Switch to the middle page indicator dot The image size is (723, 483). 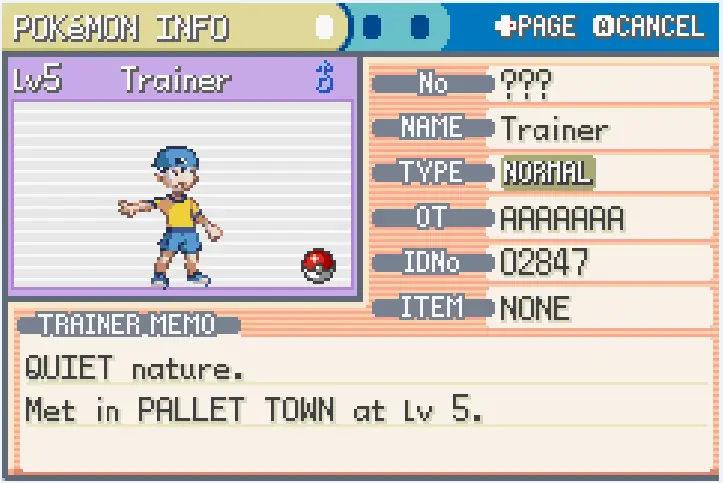(373, 27)
